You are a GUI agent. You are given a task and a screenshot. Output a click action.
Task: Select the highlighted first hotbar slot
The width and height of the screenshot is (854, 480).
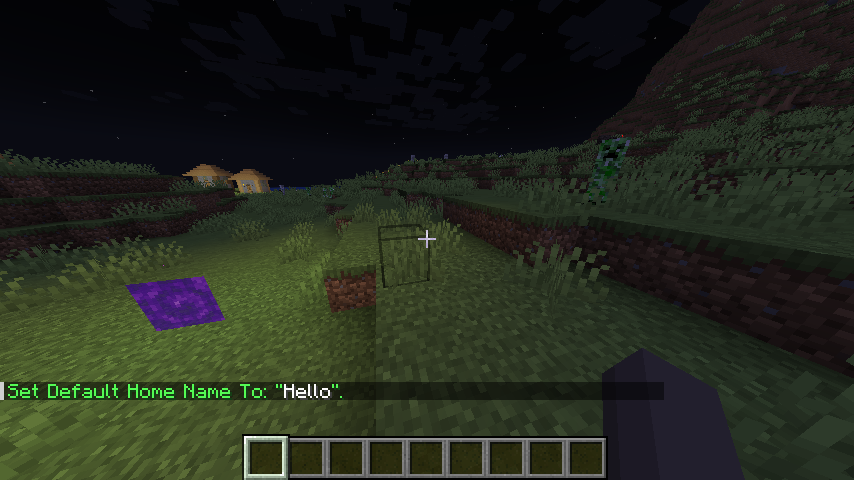pos(267,458)
